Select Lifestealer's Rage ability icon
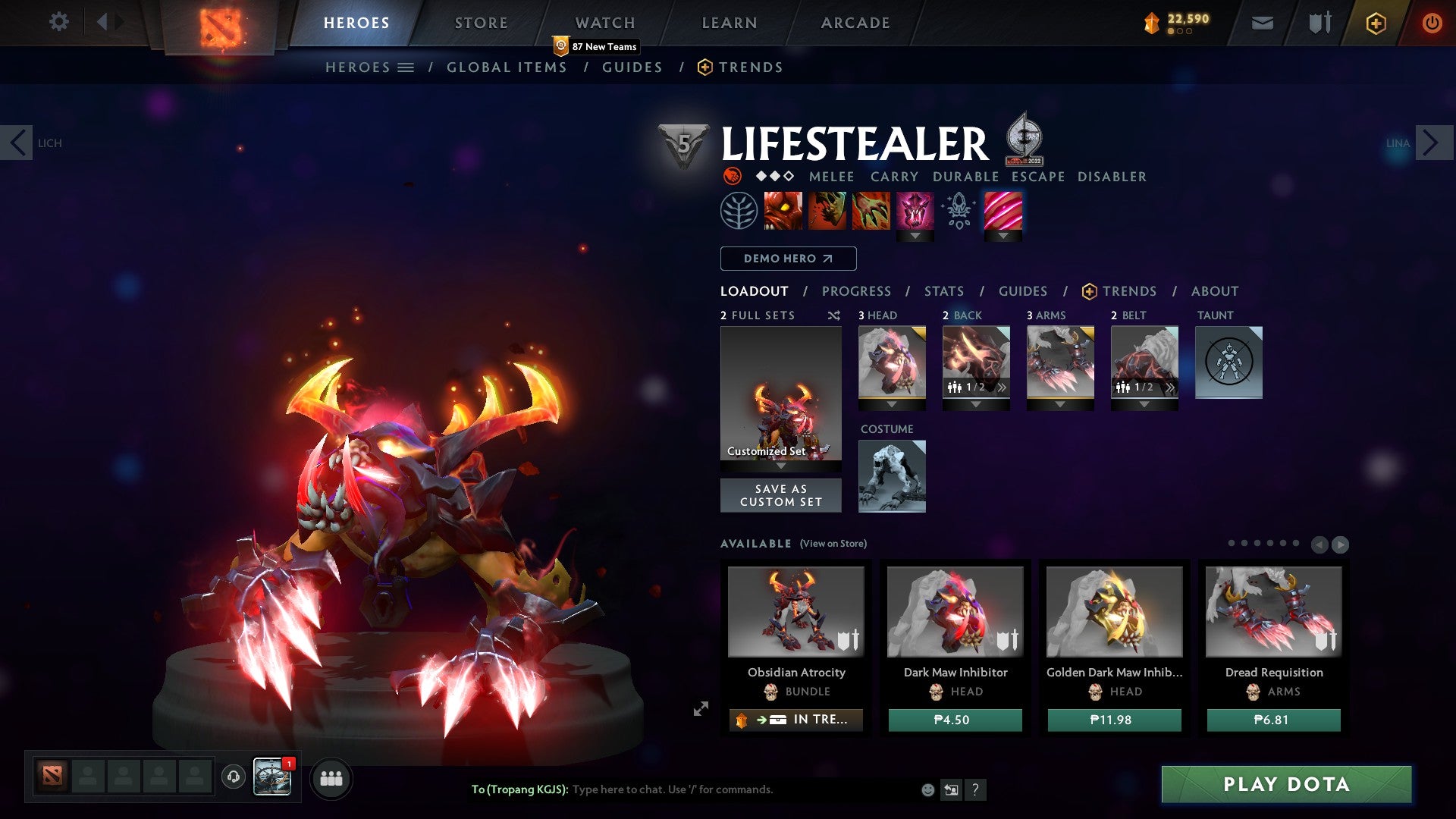This screenshot has height=819, width=1456. (x=783, y=210)
